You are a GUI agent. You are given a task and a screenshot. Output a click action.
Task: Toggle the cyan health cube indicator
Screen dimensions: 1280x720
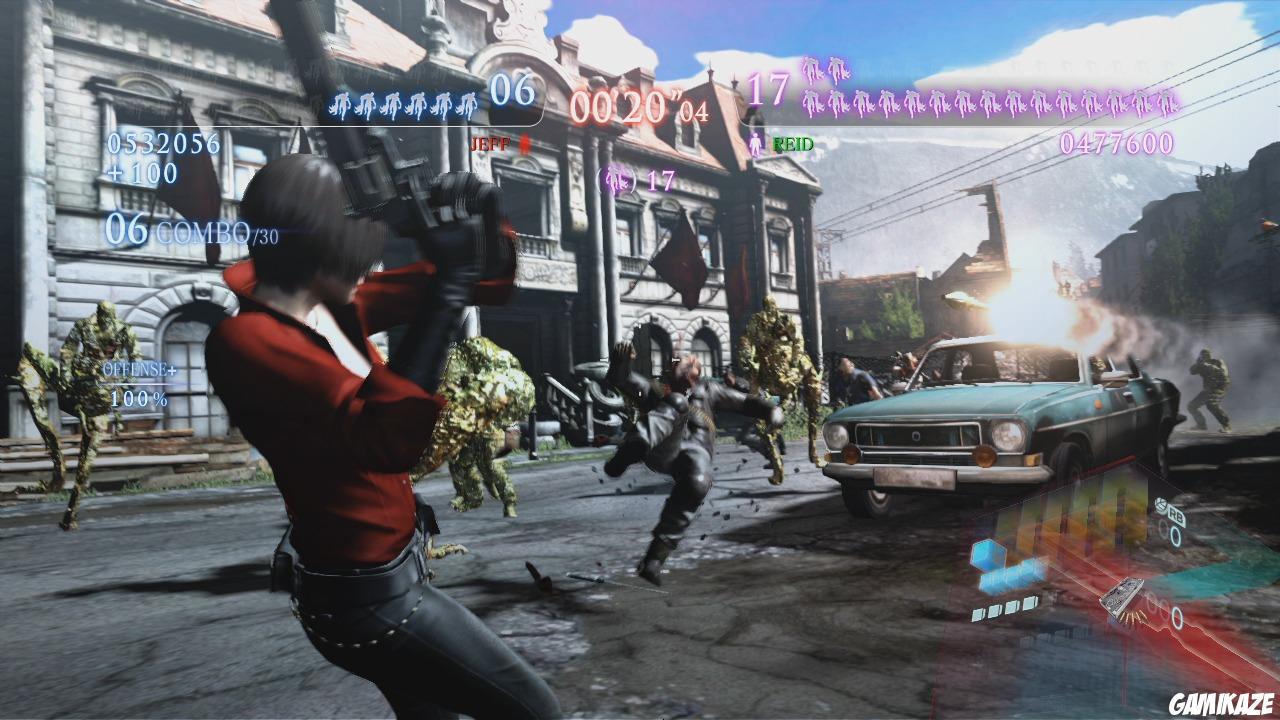[x=988, y=553]
